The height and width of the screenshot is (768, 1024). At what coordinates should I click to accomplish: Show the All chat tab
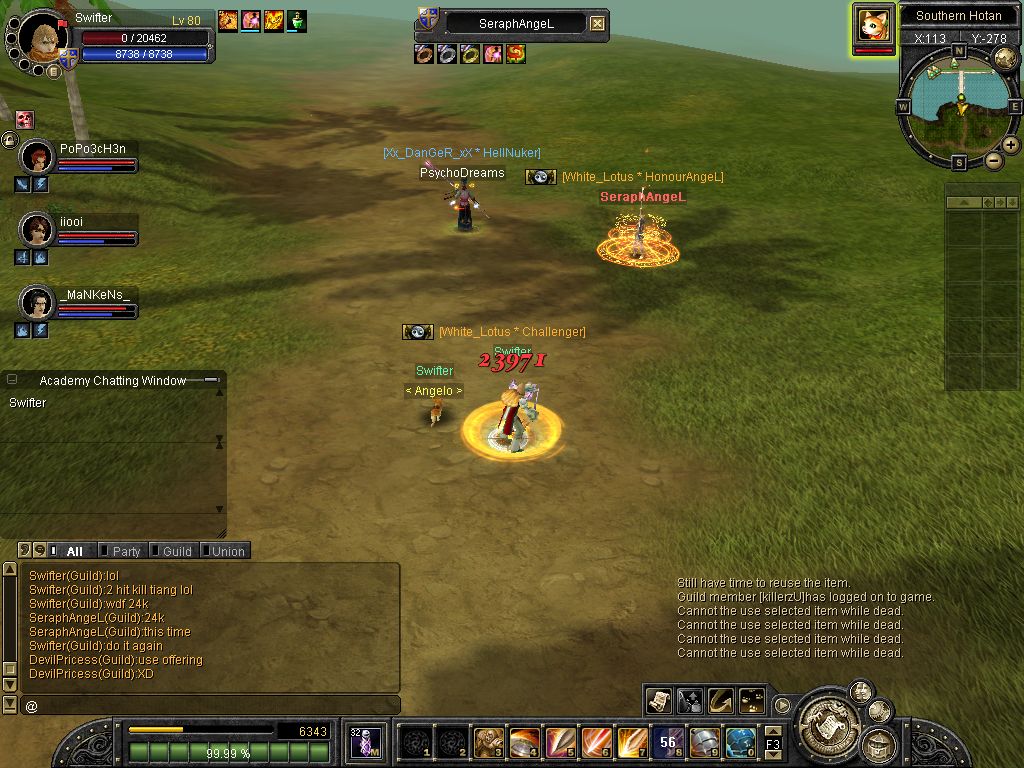click(73, 551)
